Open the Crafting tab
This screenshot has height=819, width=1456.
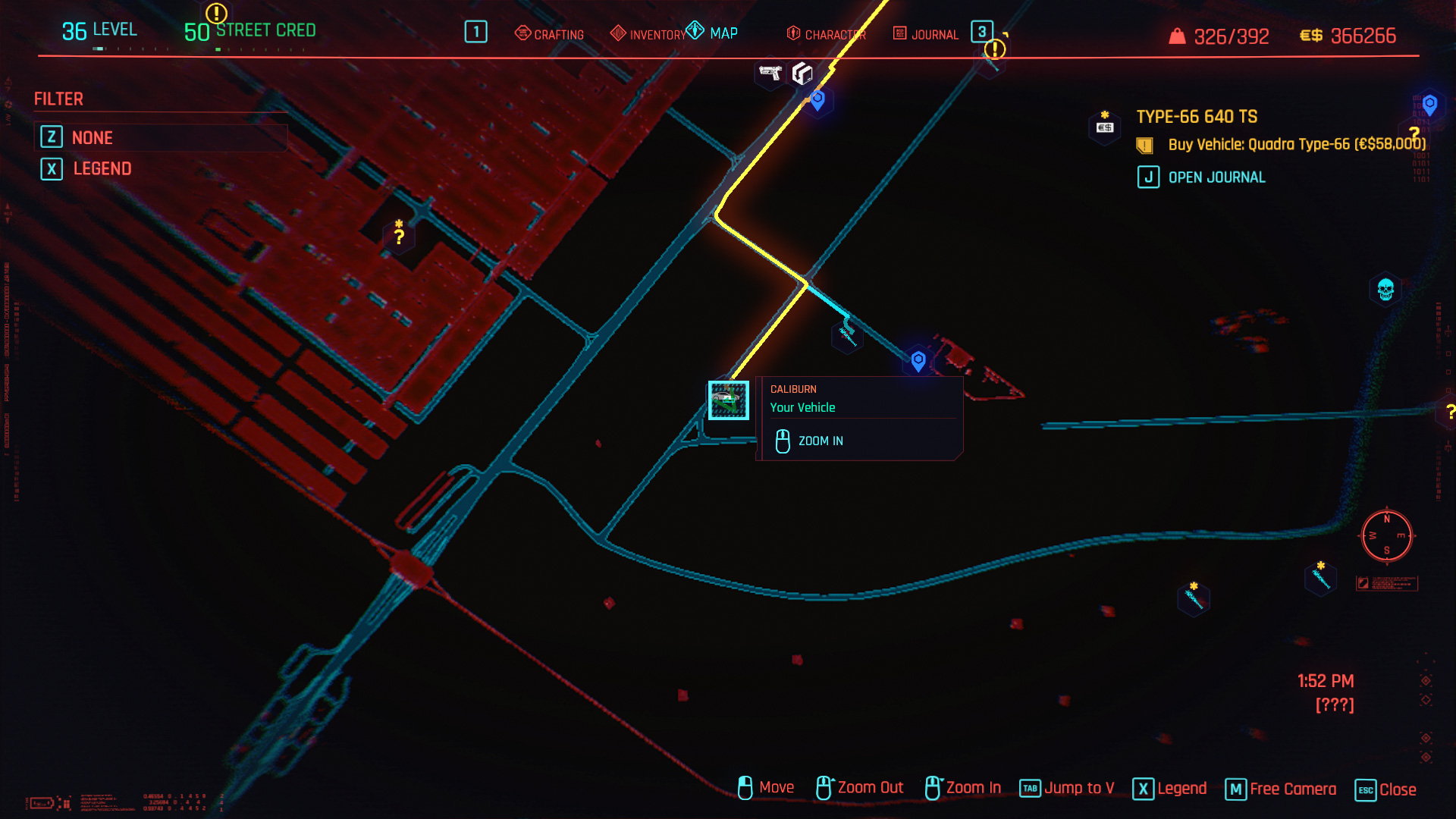tap(550, 34)
